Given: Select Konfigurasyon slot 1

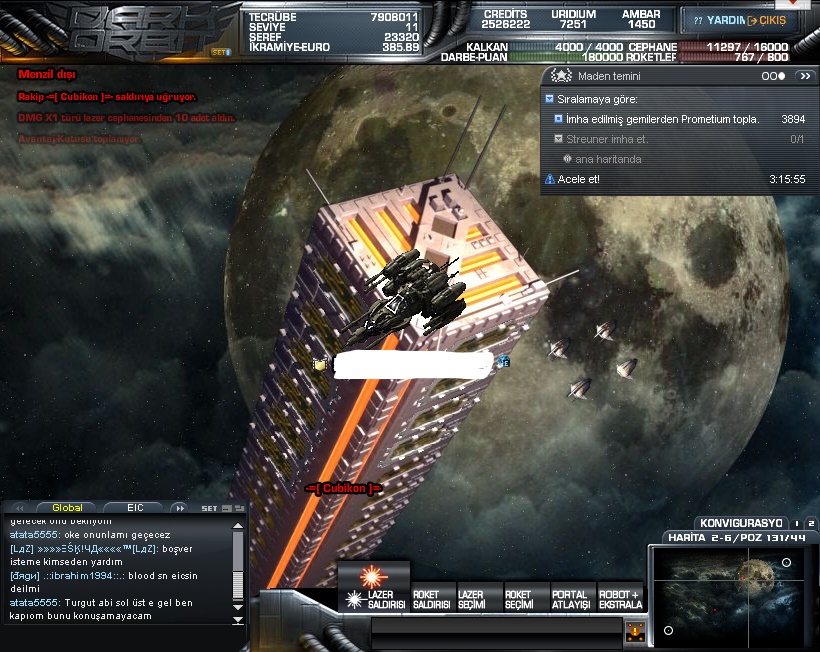Looking at the screenshot, I should click(x=797, y=523).
